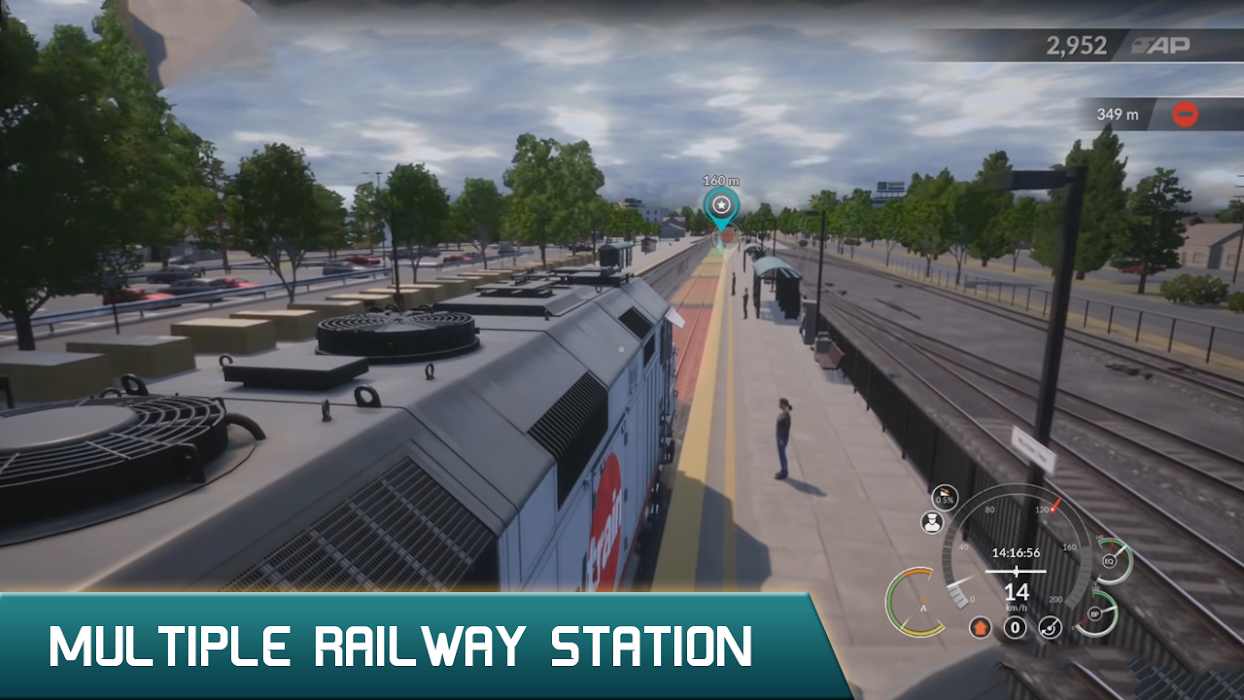Click the red stop signal icon
Screen dimensions: 1244x700
pyautogui.click(x=1185, y=114)
